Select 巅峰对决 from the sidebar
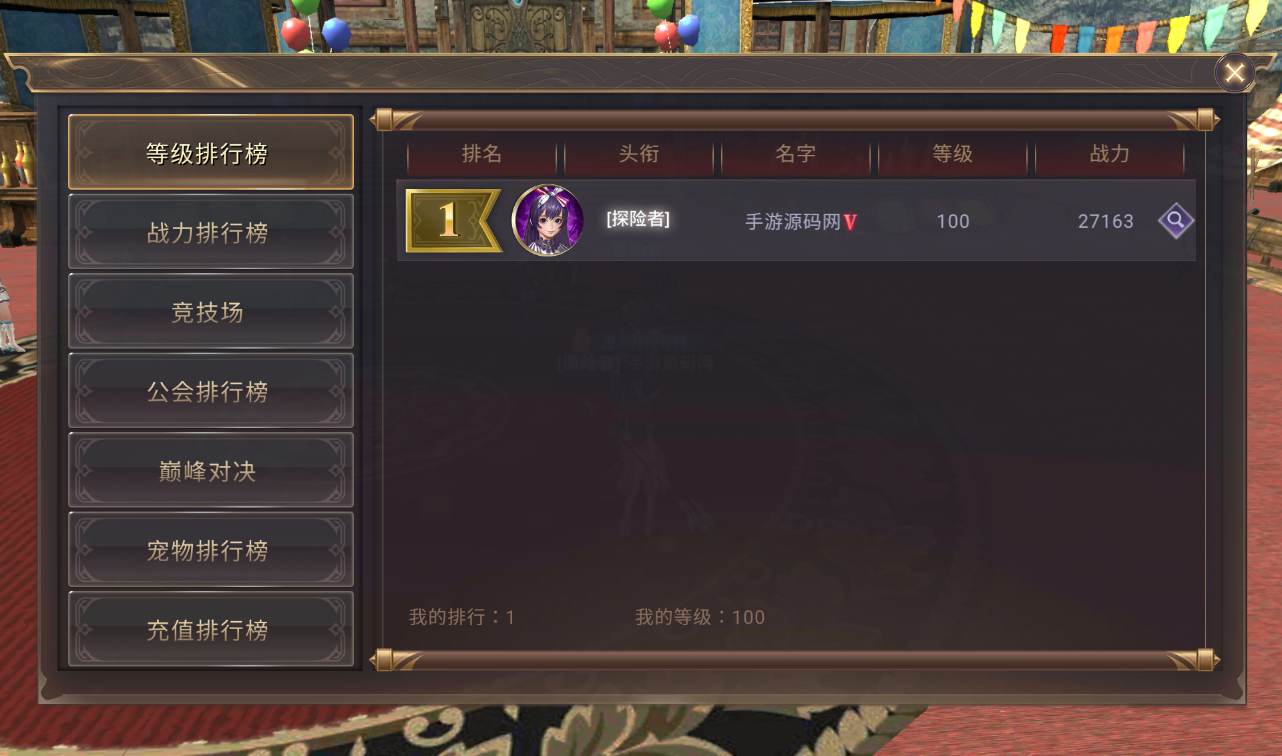 210,470
